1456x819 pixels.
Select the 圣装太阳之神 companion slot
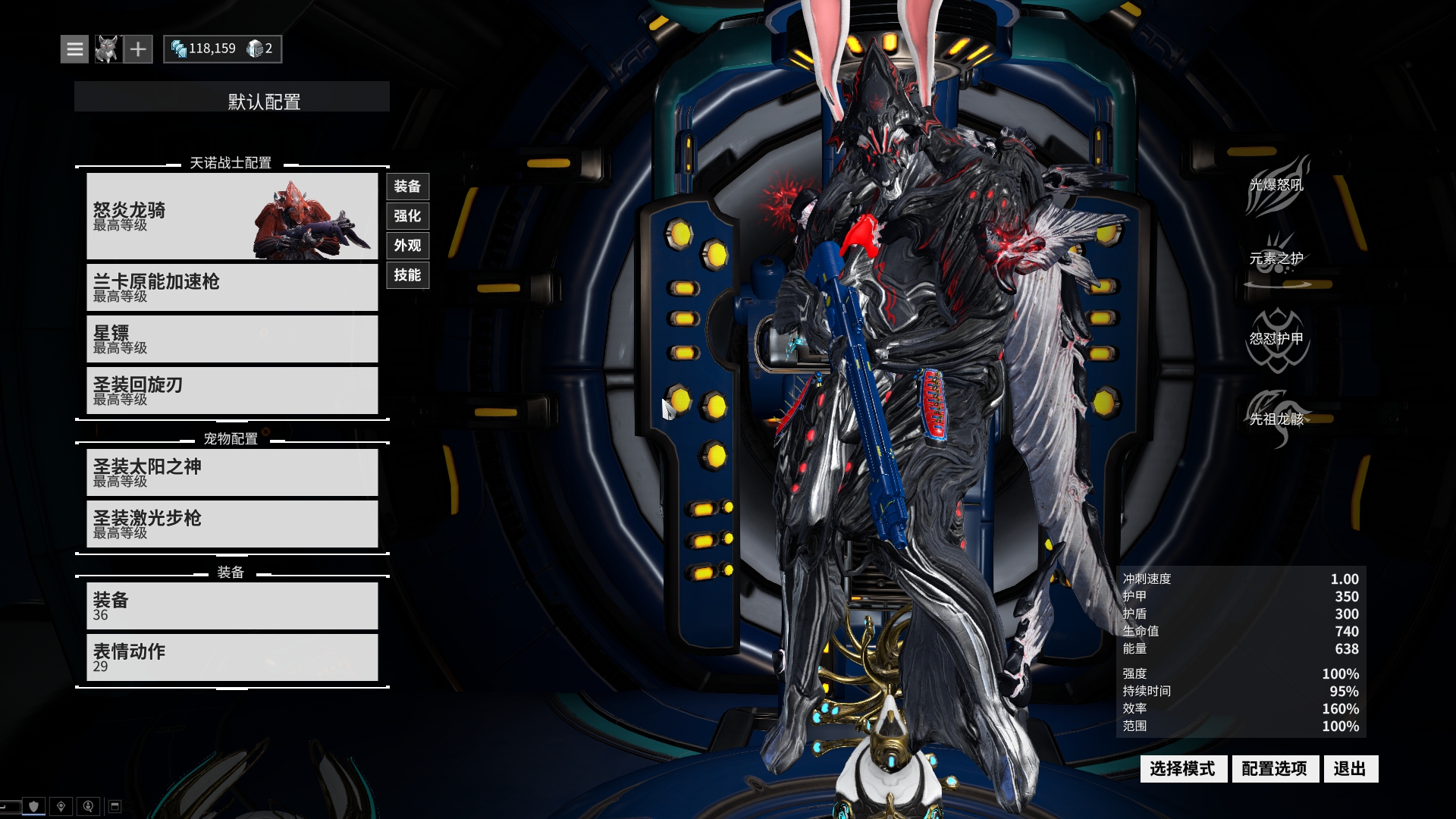pos(232,472)
